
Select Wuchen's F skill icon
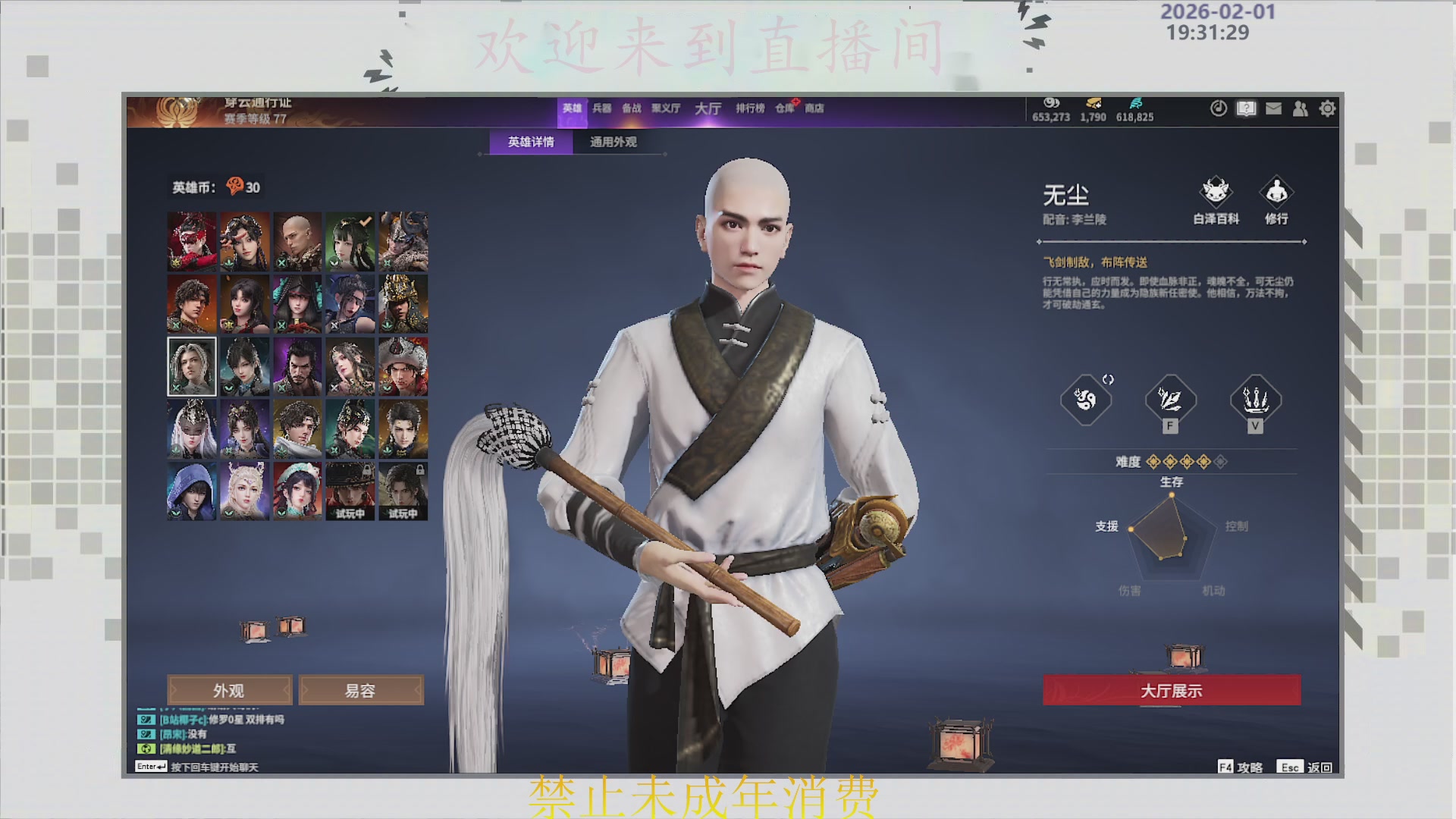click(1170, 400)
